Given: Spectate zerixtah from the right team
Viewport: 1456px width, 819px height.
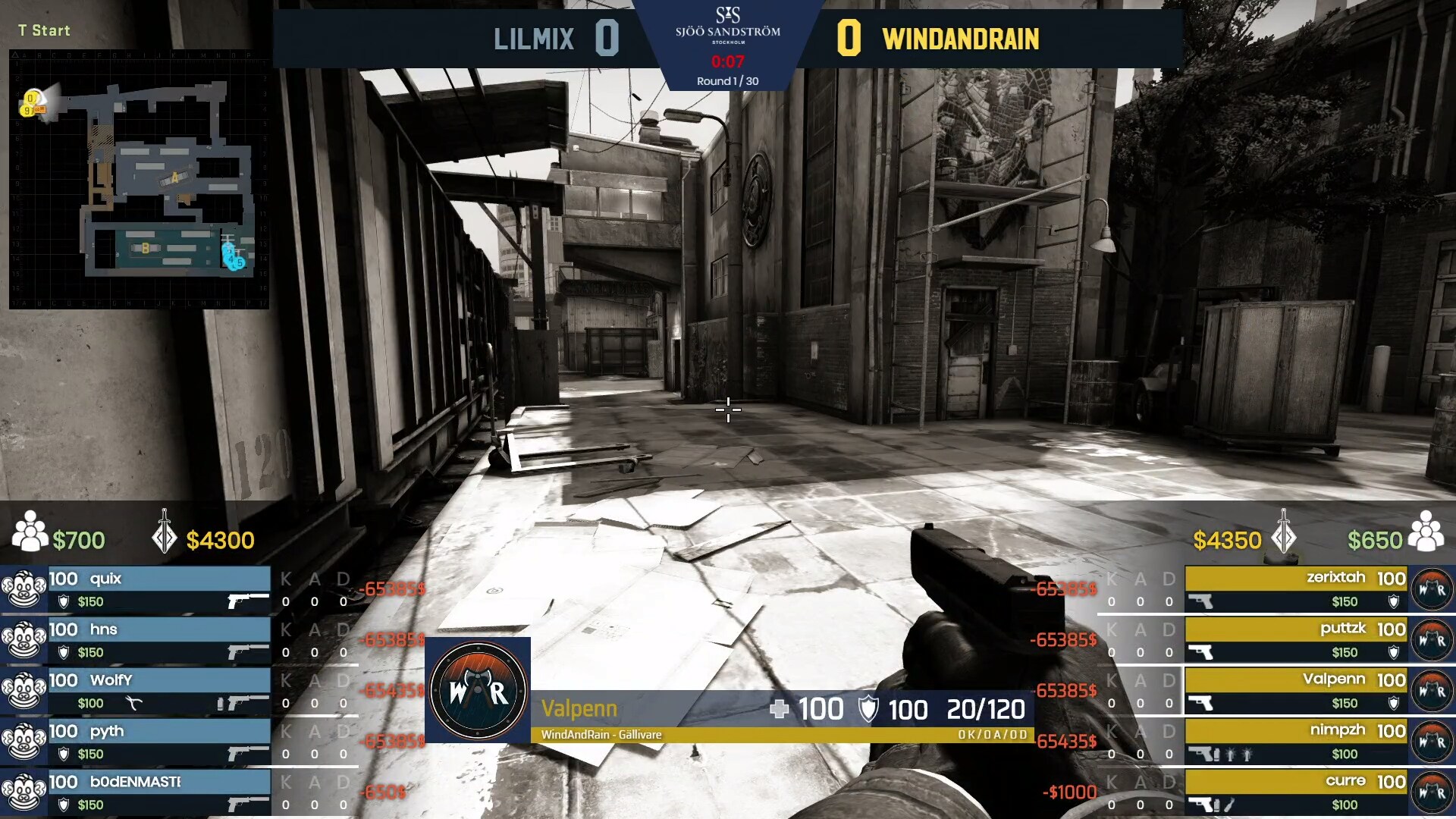Looking at the screenshot, I should [1296, 589].
